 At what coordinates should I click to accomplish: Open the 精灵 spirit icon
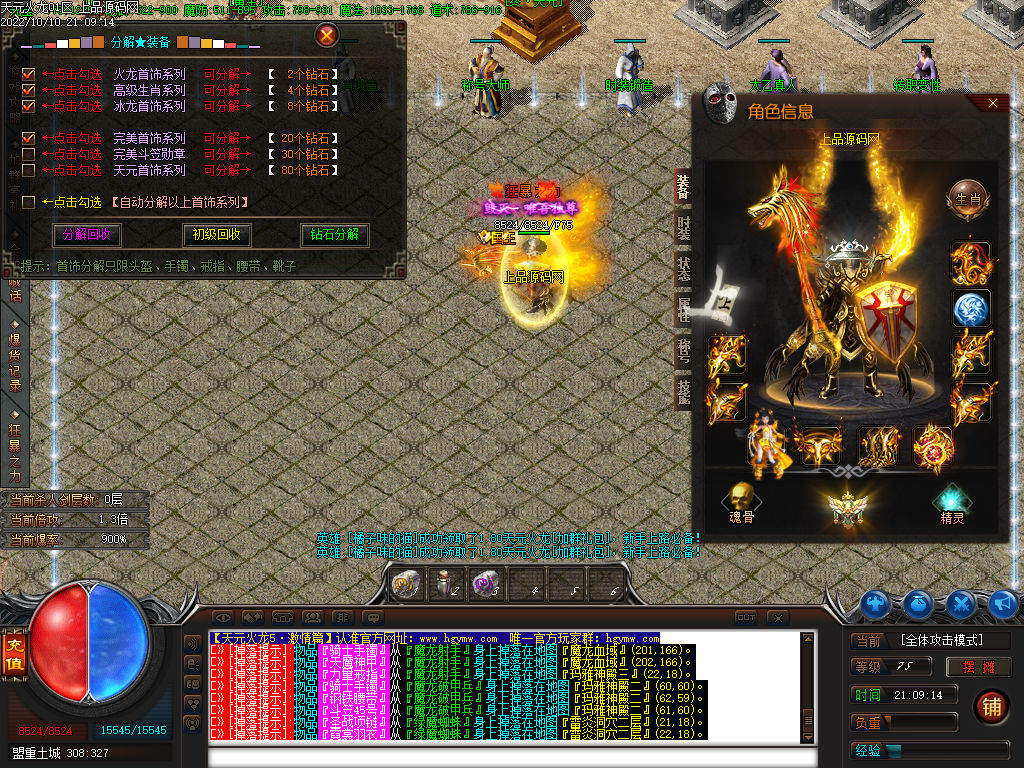pos(951,498)
